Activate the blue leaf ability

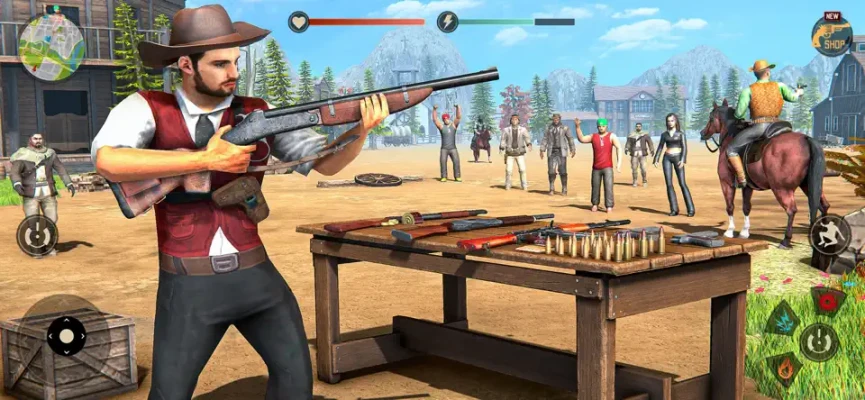coord(782,319)
